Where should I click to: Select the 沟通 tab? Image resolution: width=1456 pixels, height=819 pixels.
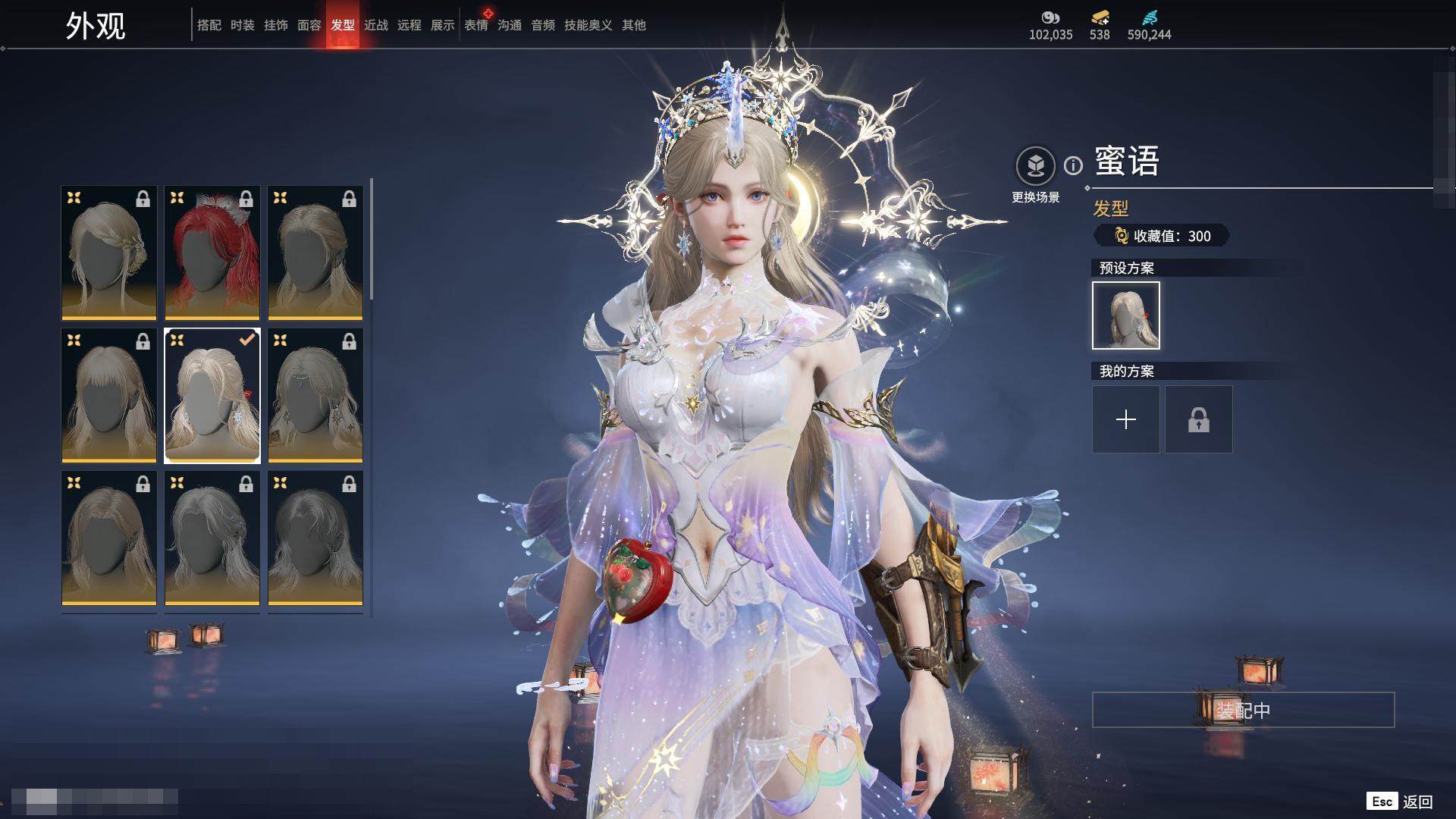pos(510,25)
